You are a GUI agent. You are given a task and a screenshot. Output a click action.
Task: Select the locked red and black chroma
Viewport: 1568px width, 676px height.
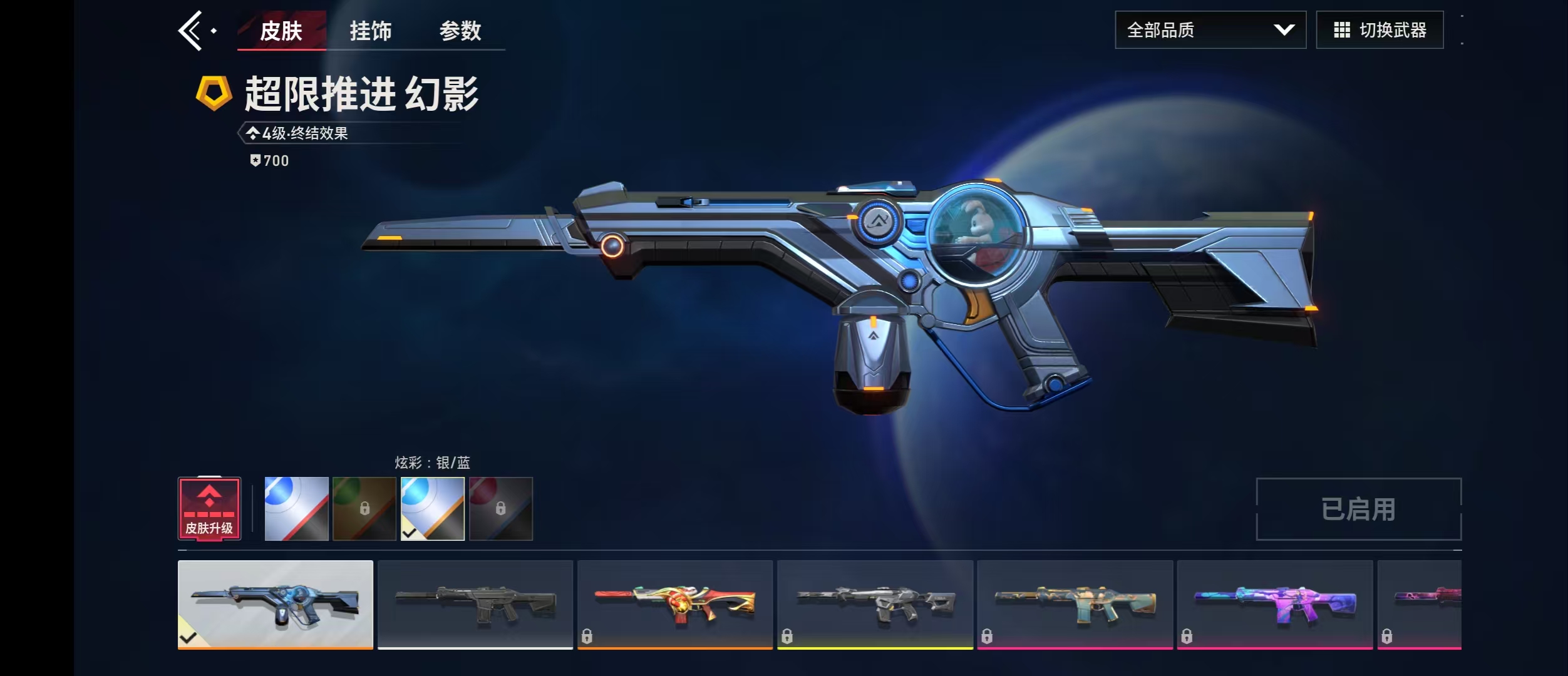tap(501, 508)
